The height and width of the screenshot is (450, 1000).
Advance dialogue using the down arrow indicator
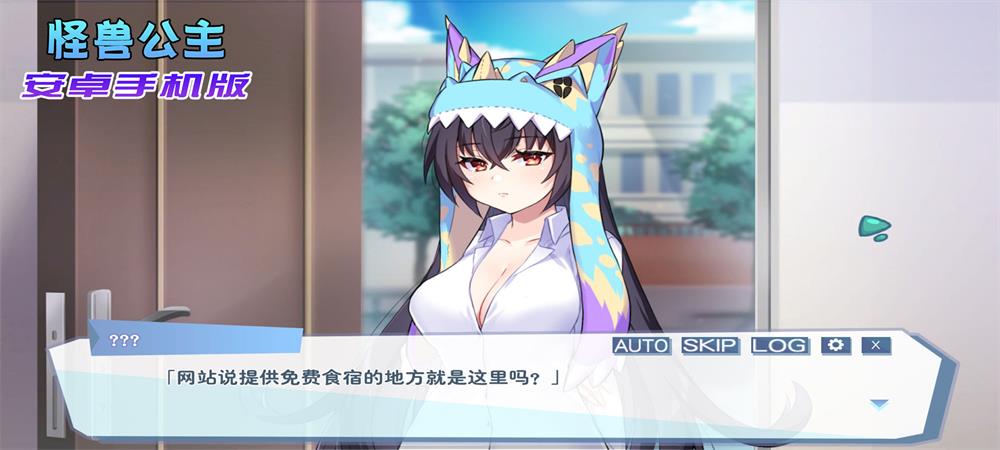(879, 404)
